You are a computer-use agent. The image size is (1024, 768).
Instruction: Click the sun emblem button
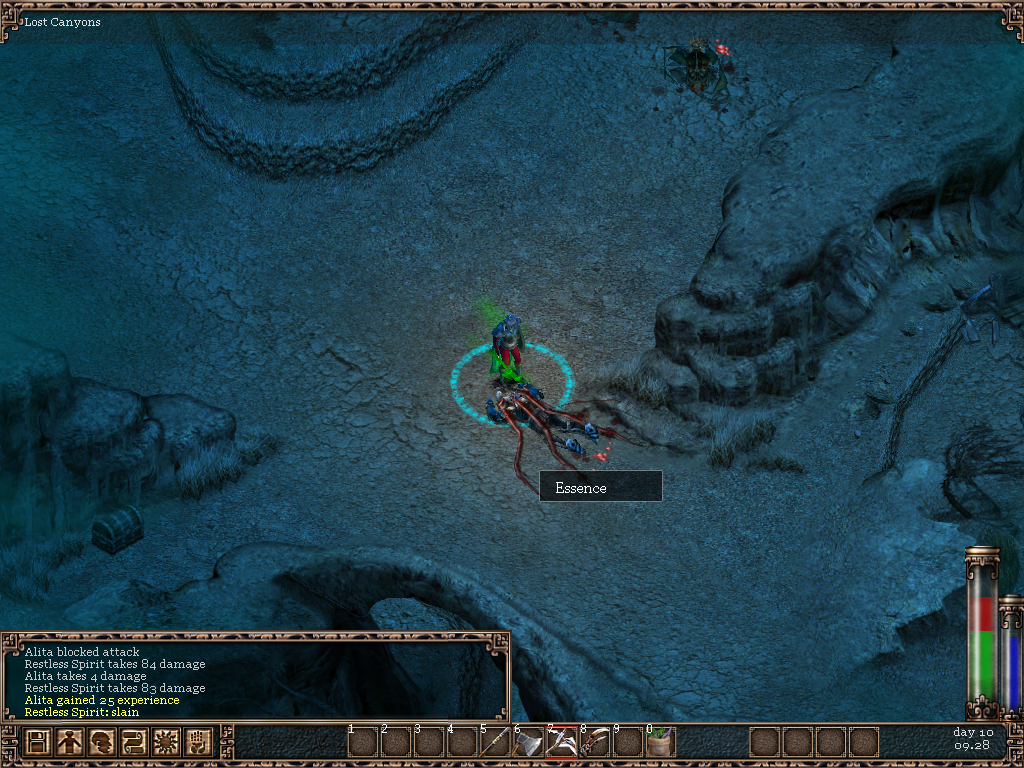pyautogui.click(x=167, y=743)
